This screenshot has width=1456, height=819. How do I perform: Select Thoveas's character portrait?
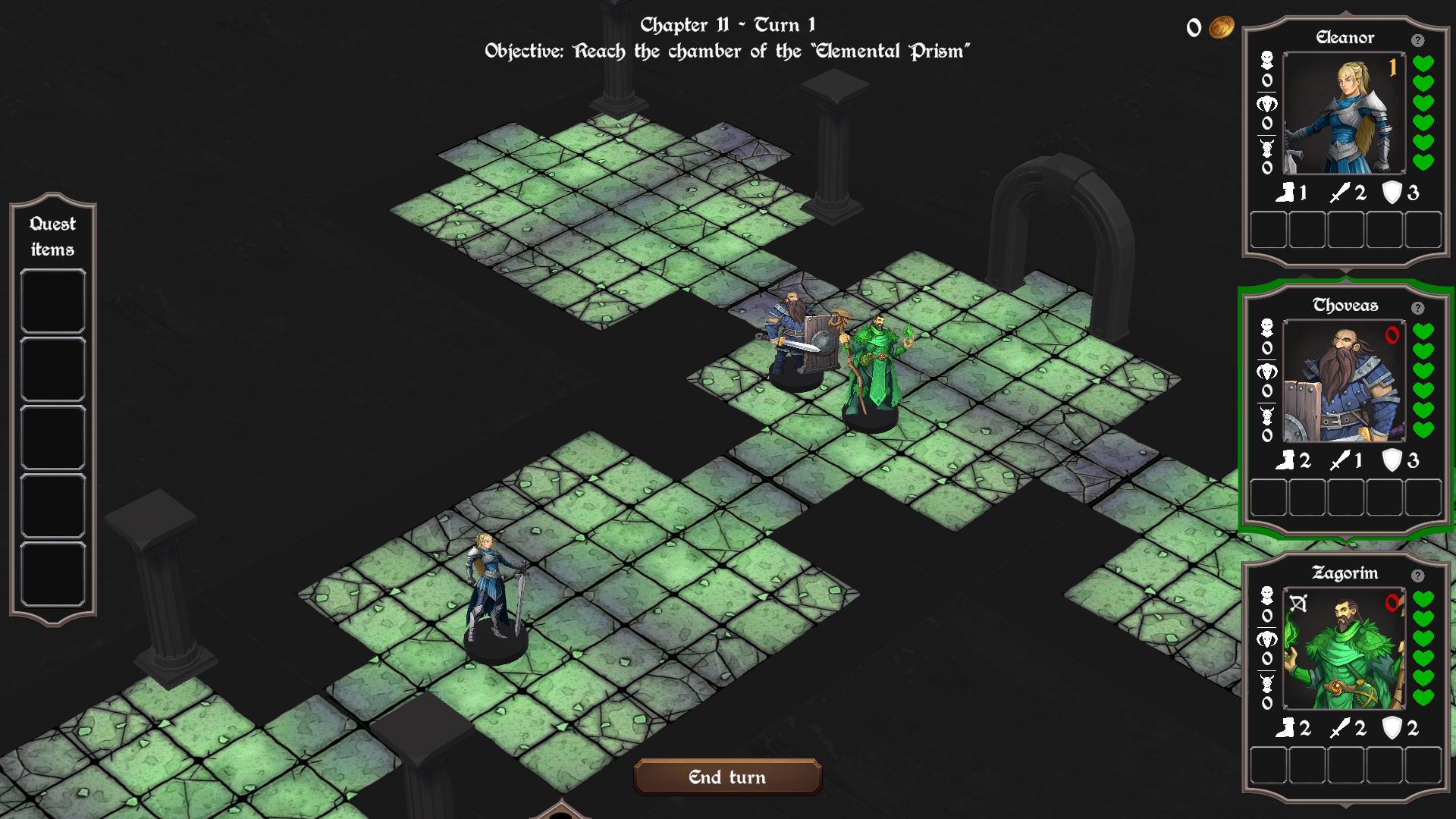pos(1344,381)
